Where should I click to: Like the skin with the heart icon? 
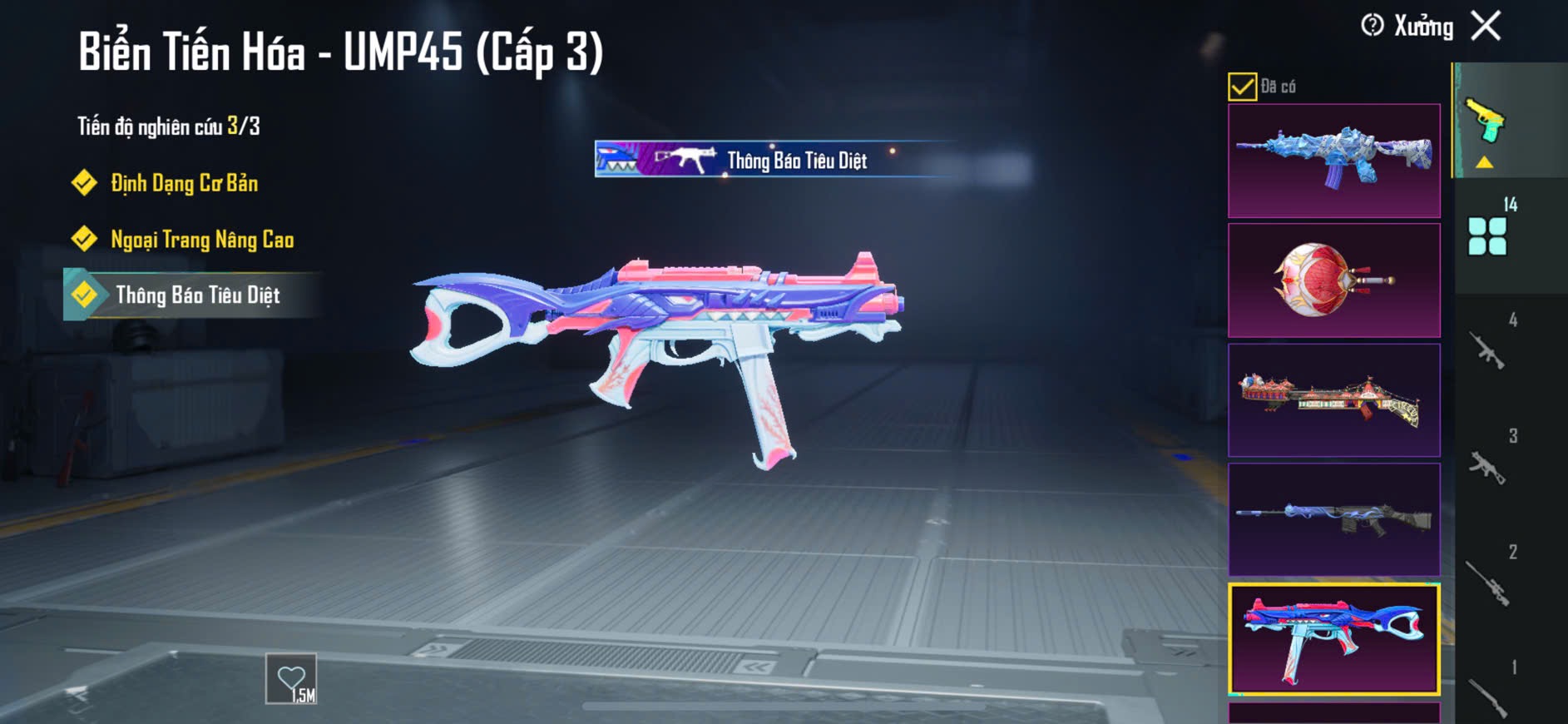291,679
